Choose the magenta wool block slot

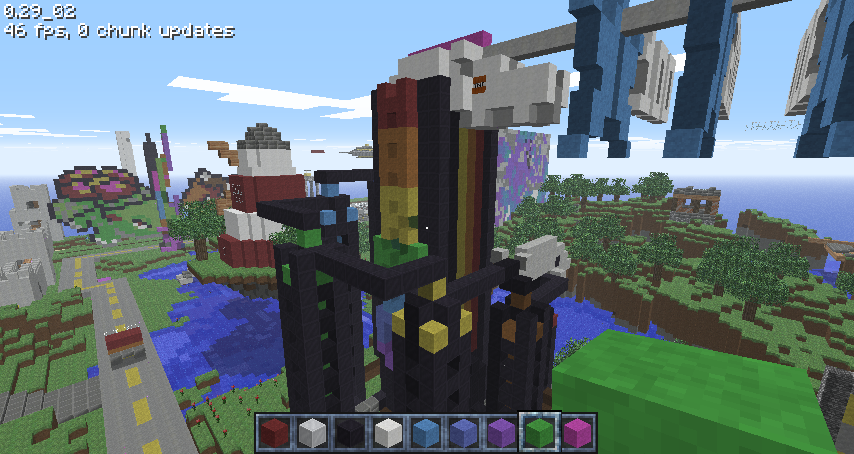coord(576,433)
